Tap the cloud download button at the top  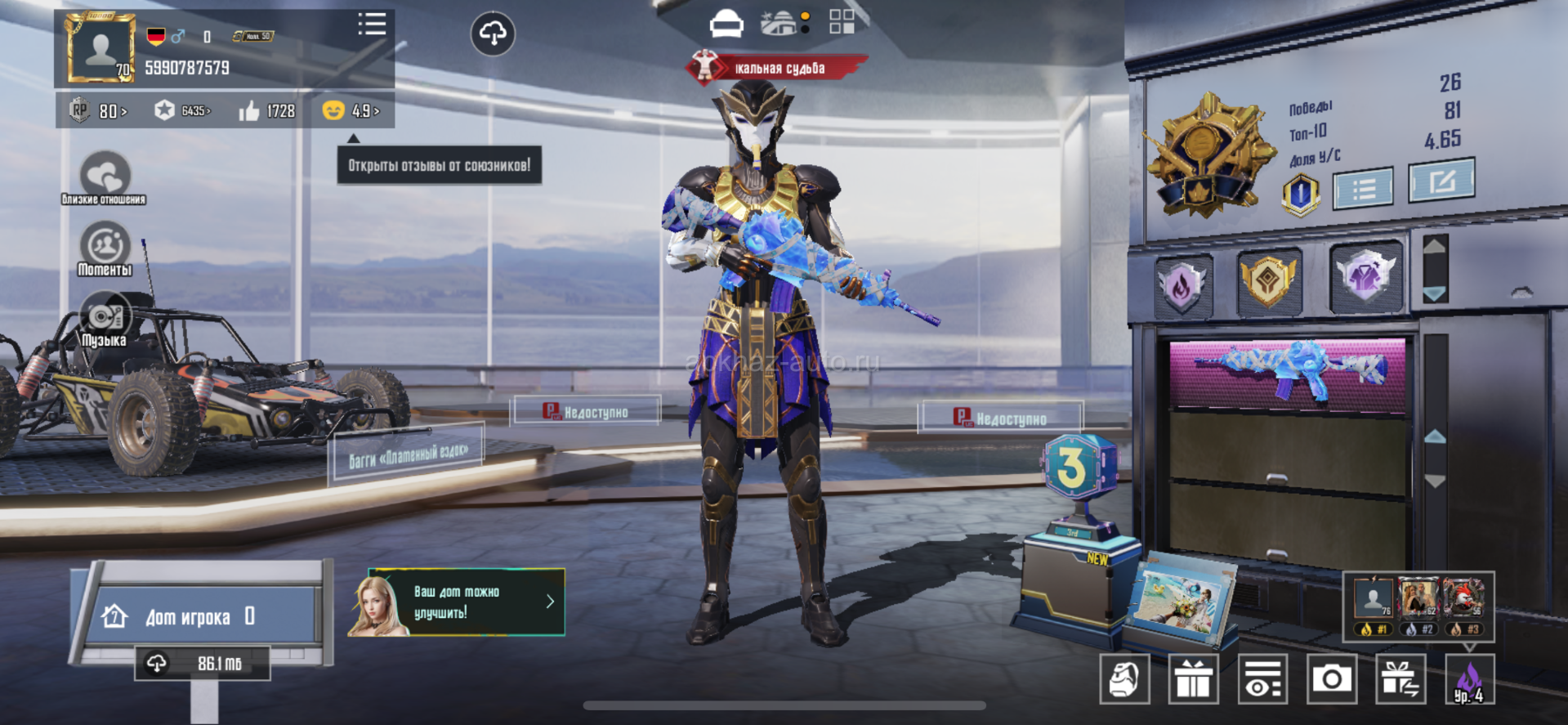[493, 34]
